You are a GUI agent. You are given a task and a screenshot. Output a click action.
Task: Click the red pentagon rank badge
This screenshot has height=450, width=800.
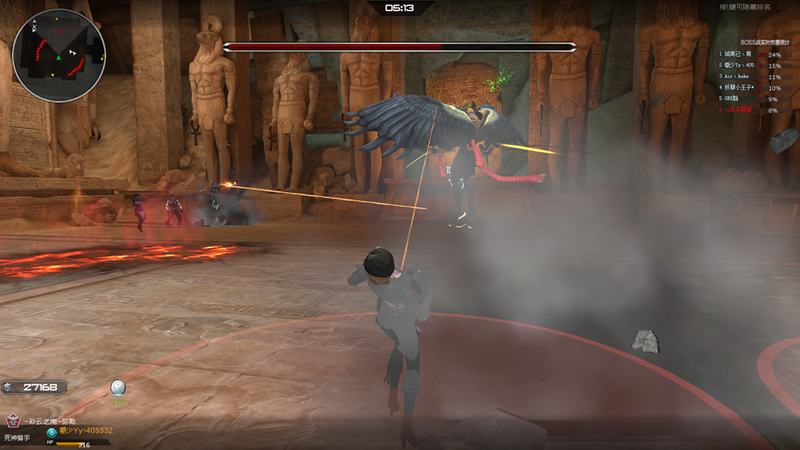[x=13, y=420]
